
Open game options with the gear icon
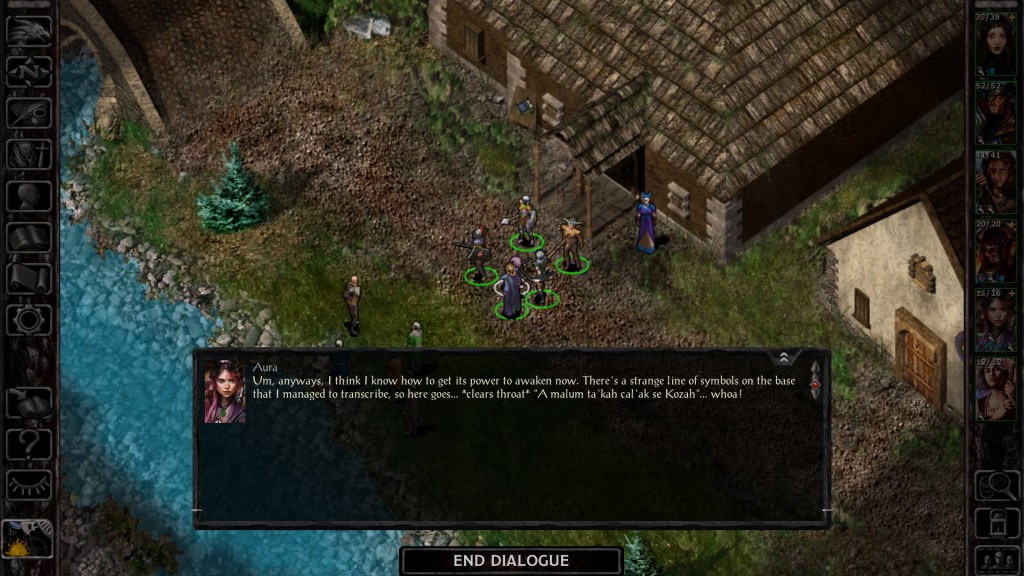(29, 319)
